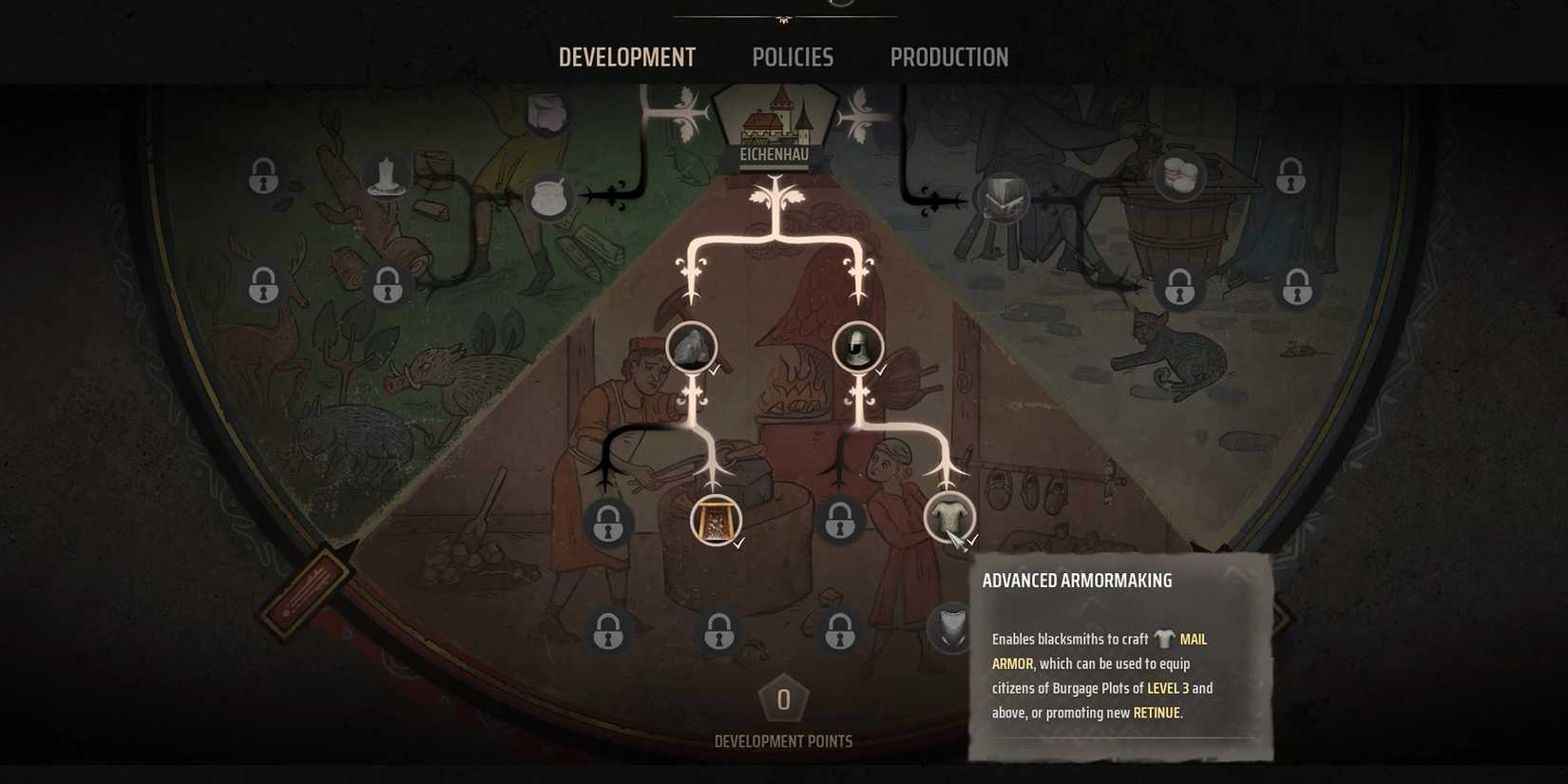Image resolution: width=1568 pixels, height=784 pixels.
Task: Click the salt tub node on the right side
Action: (x=1178, y=176)
